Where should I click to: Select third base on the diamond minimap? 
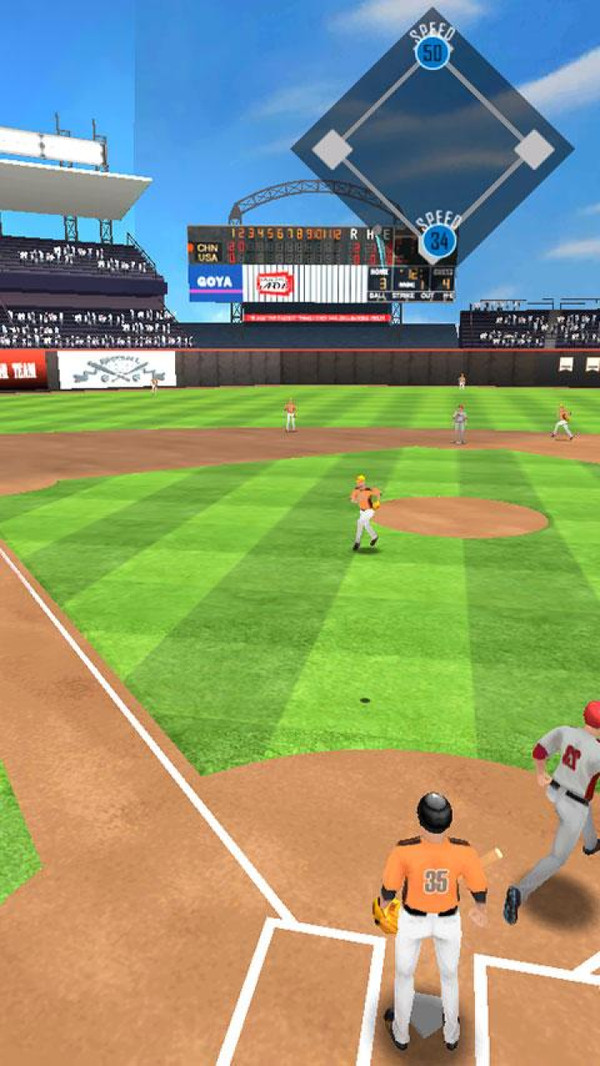331,150
